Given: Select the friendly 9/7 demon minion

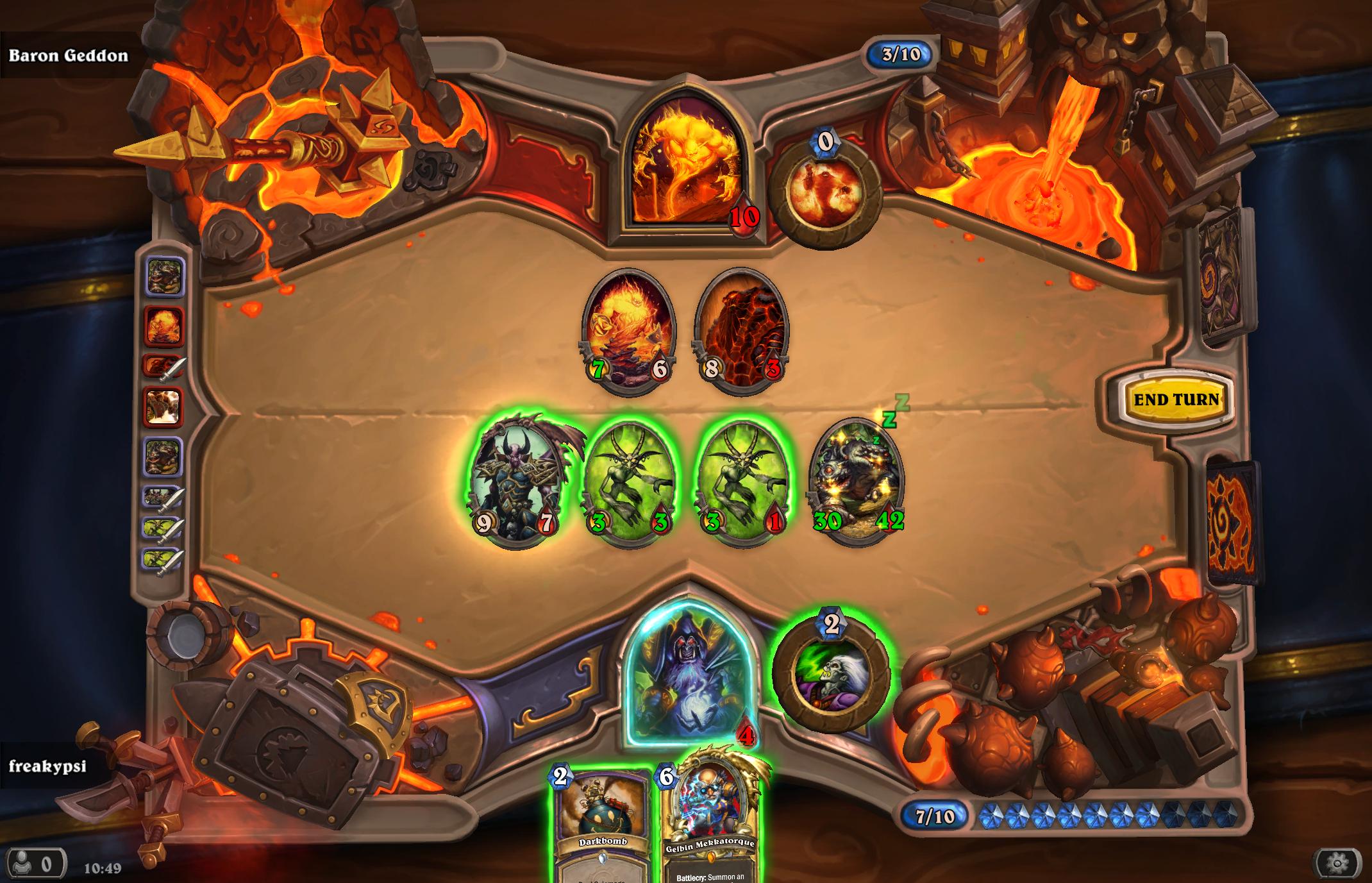Looking at the screenshot, I should tap(516, 481).
